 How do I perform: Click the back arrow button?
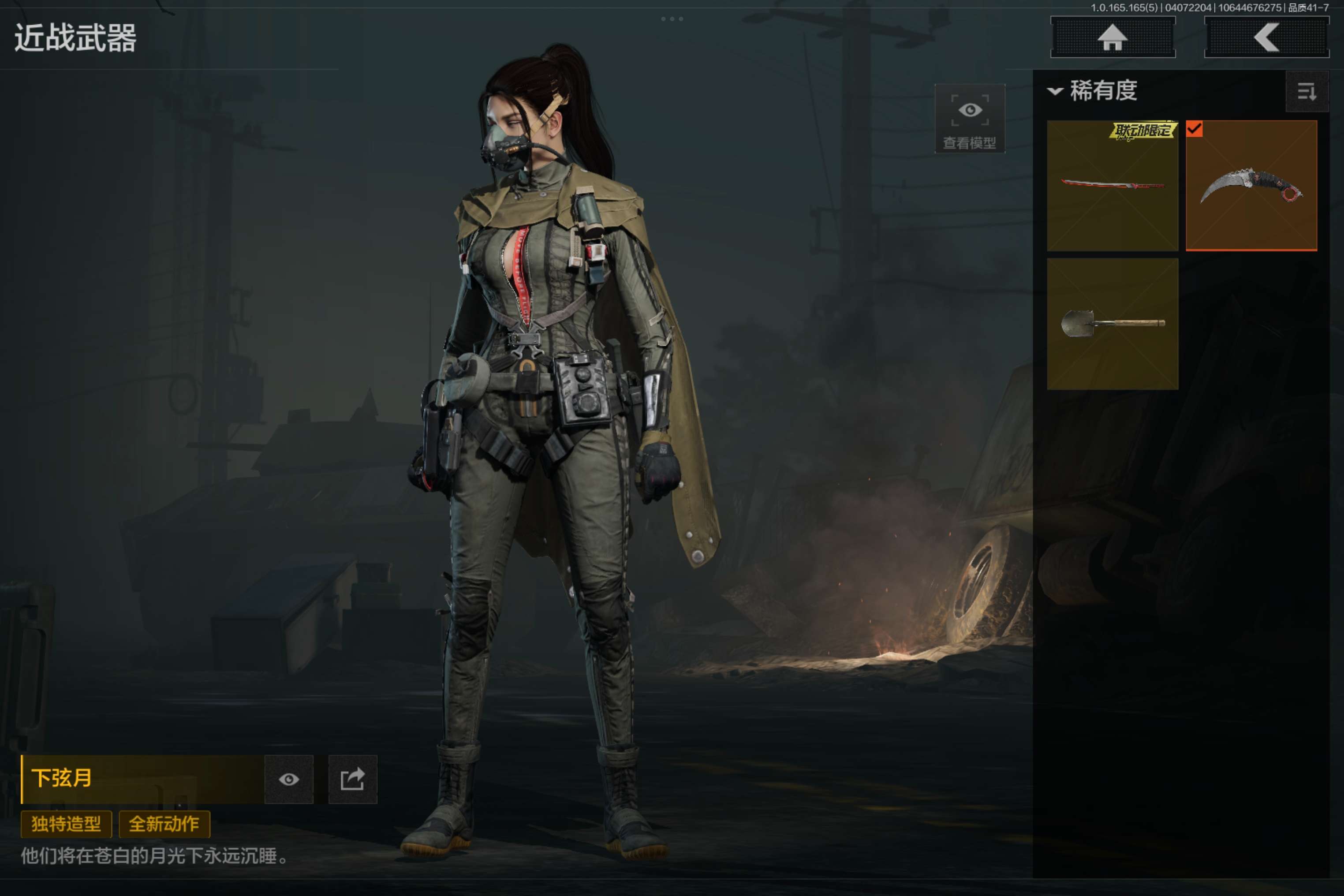pyautogui.click(x=1266, y=38)
